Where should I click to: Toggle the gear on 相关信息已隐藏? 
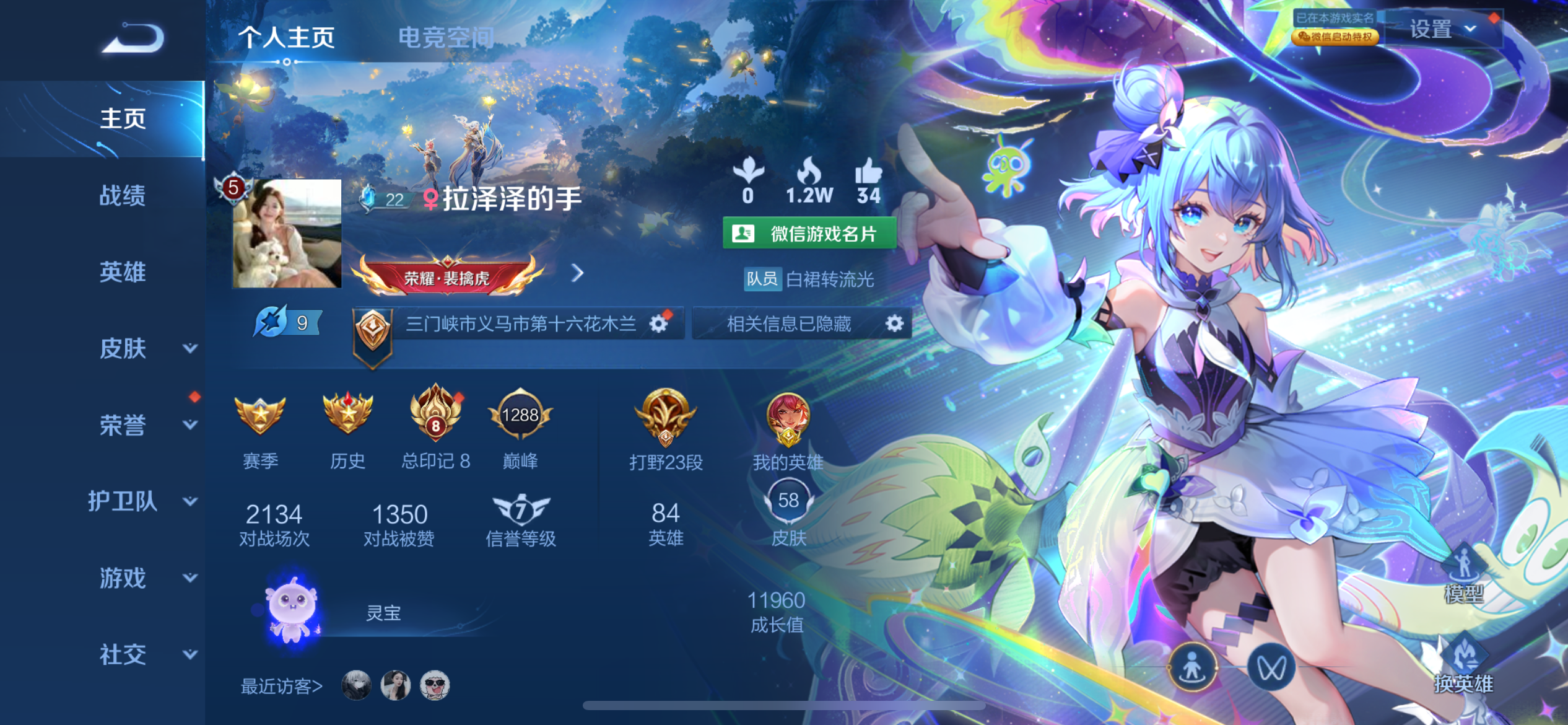(894, 323)
